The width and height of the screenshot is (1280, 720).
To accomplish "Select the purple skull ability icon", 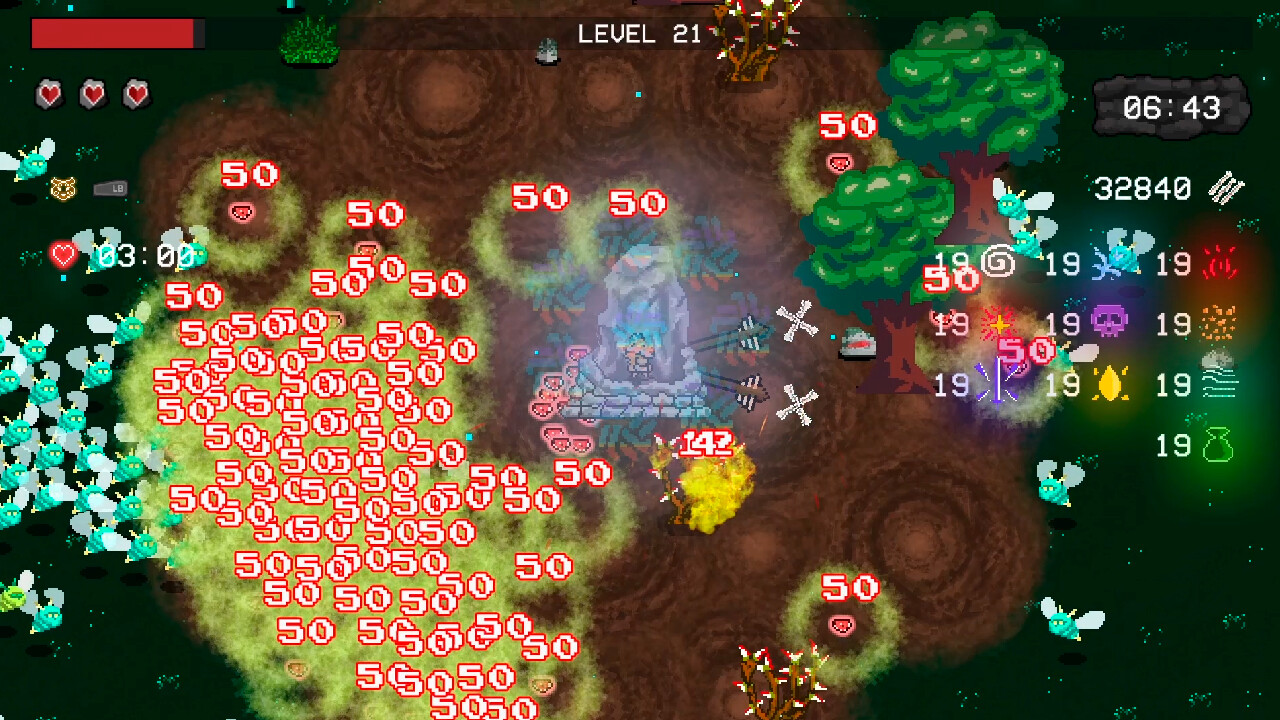I will [x=1109, y=321].
